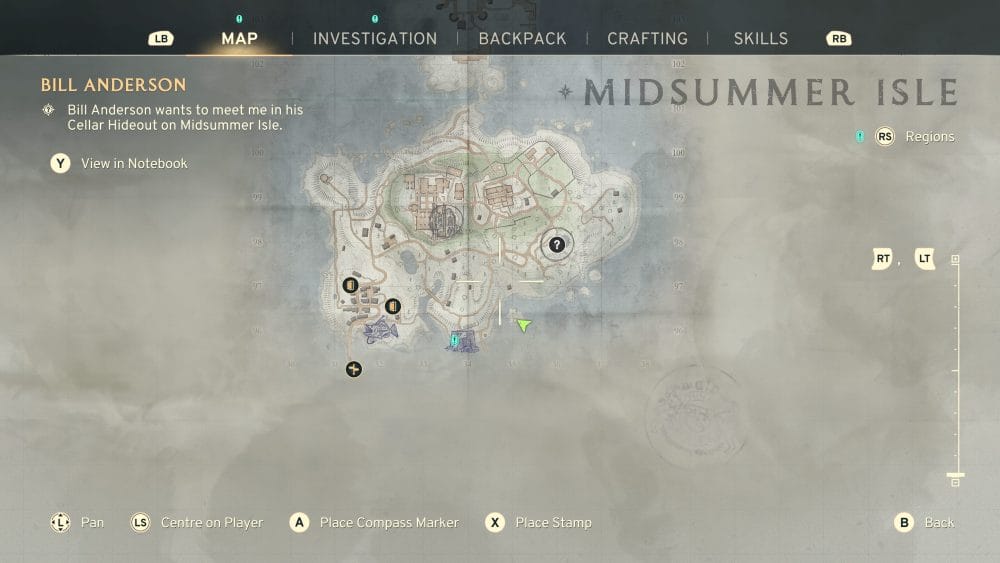Select the question mark map marker

point(557,244)
